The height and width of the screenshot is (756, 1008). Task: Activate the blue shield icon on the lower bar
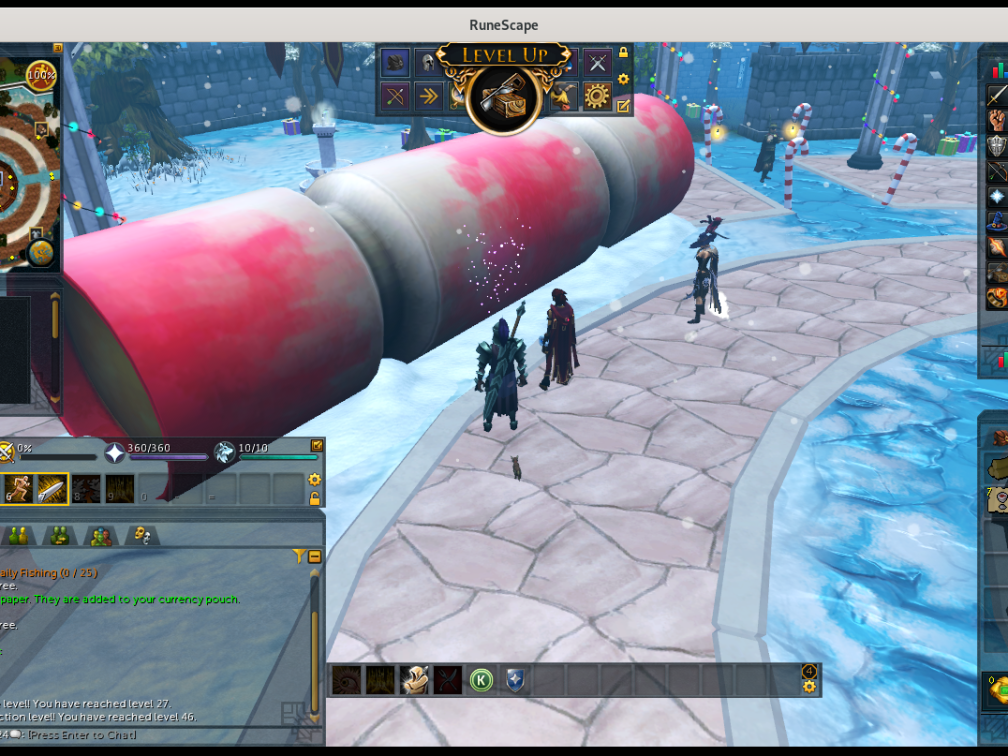click(x=515, y=681)
